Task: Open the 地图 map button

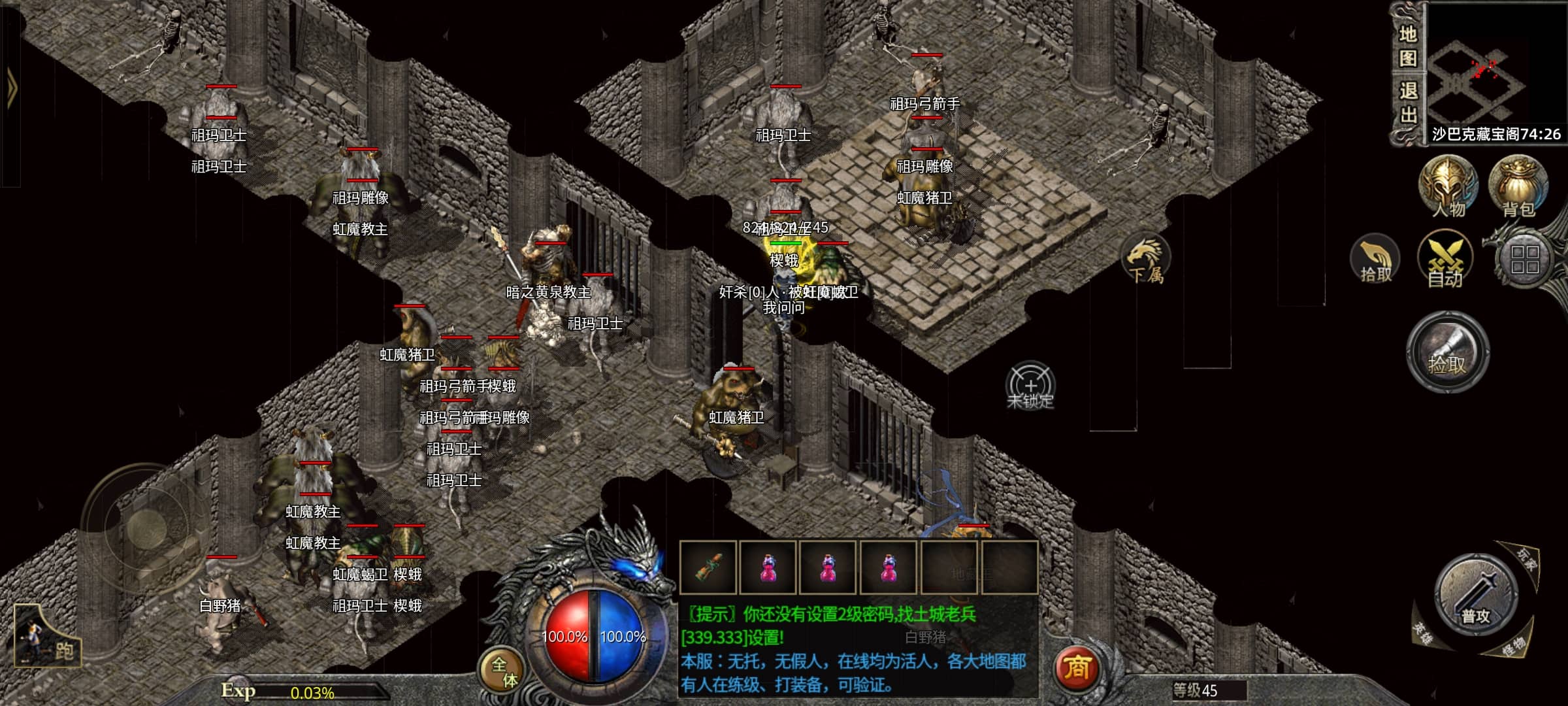Action: [x=1407, y=46]
